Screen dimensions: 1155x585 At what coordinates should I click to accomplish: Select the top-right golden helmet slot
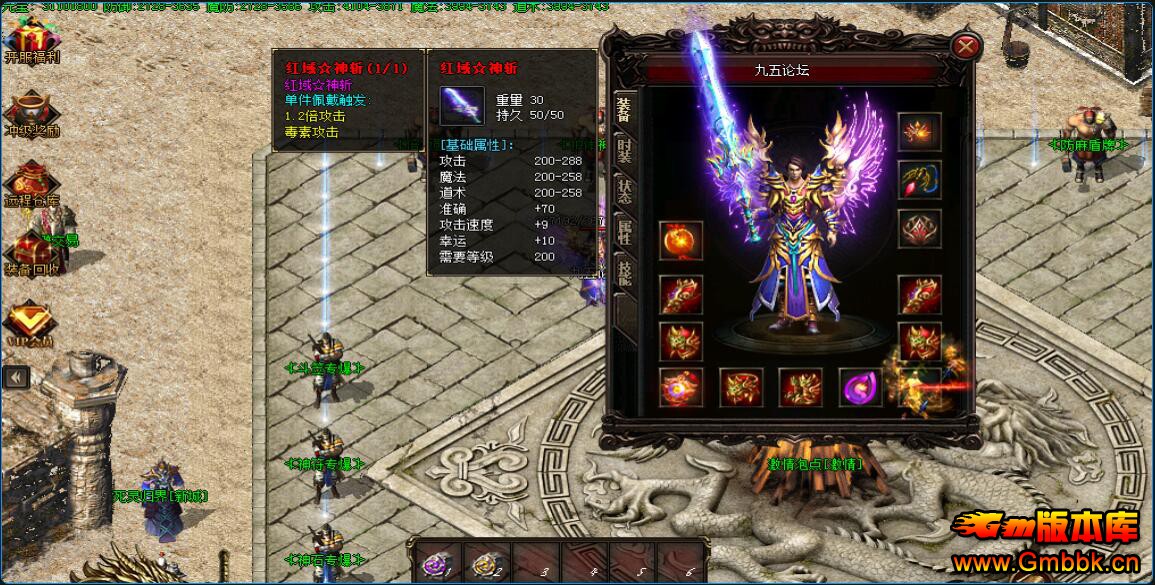(918, 131)
